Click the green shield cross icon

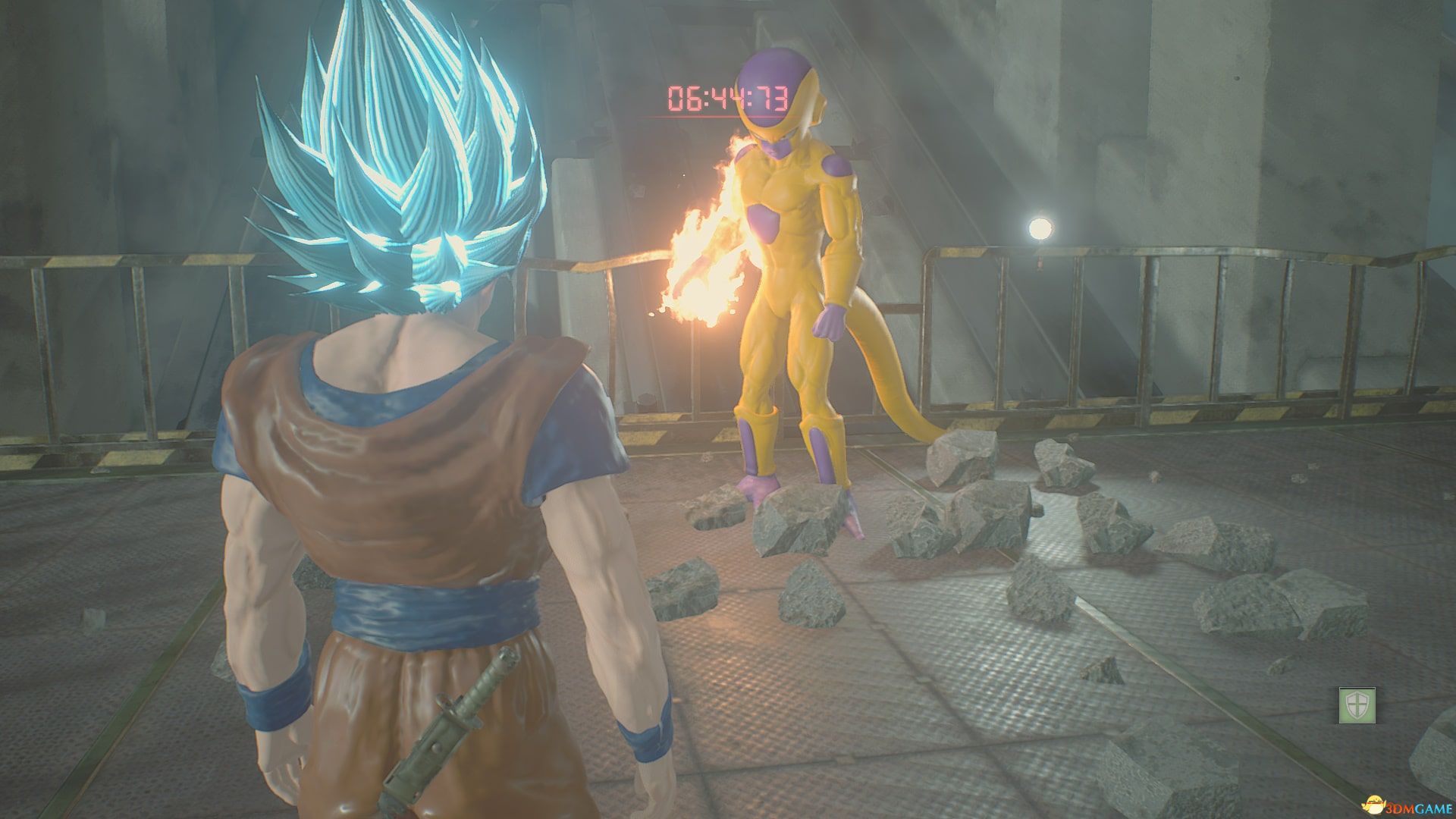(1357, 704)
